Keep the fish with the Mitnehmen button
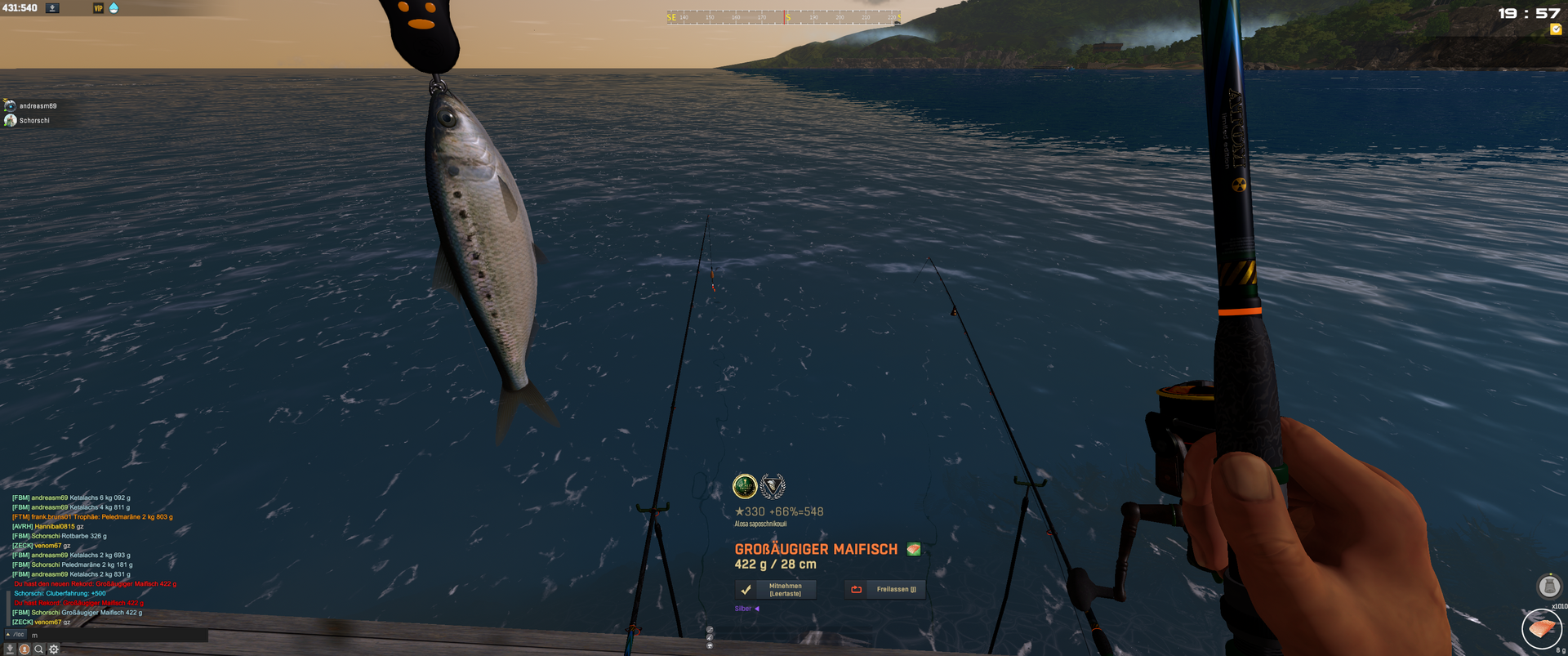 point(775,589)
